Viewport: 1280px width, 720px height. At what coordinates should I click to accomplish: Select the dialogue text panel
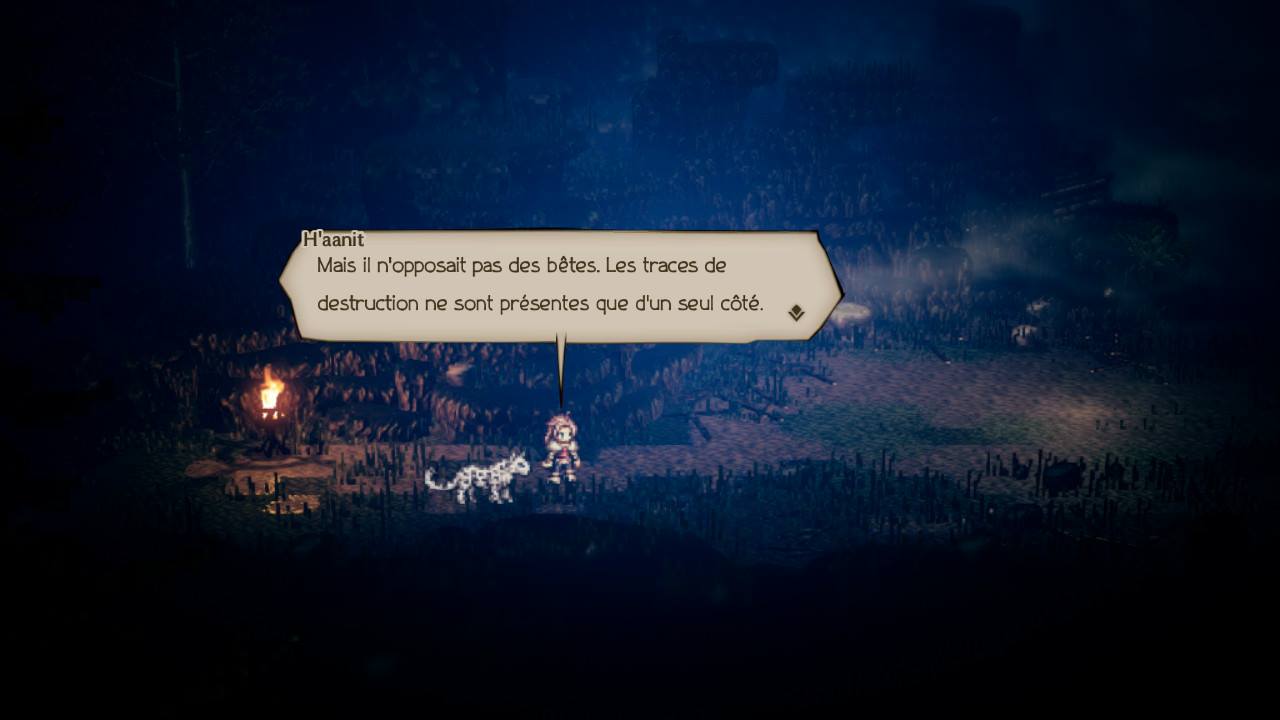pos(560,285)
